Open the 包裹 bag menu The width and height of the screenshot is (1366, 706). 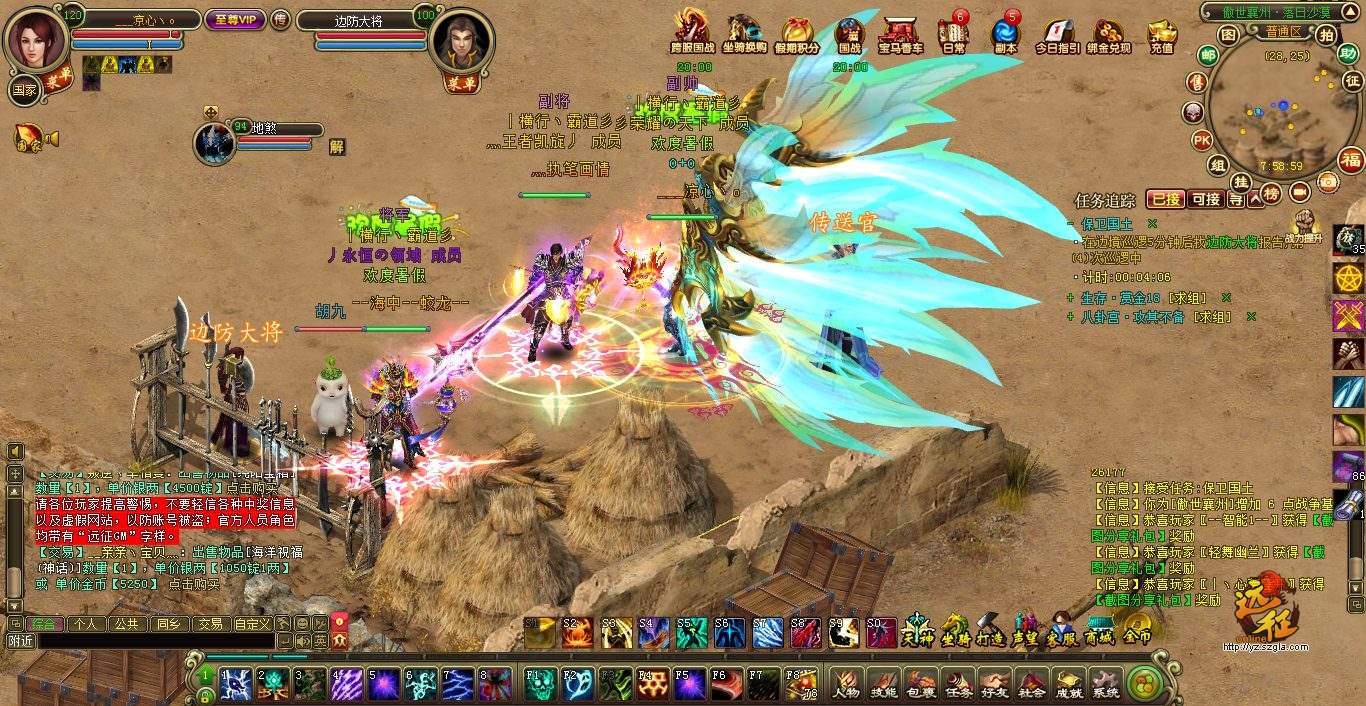pyautogui.click(x=920, y=683)
